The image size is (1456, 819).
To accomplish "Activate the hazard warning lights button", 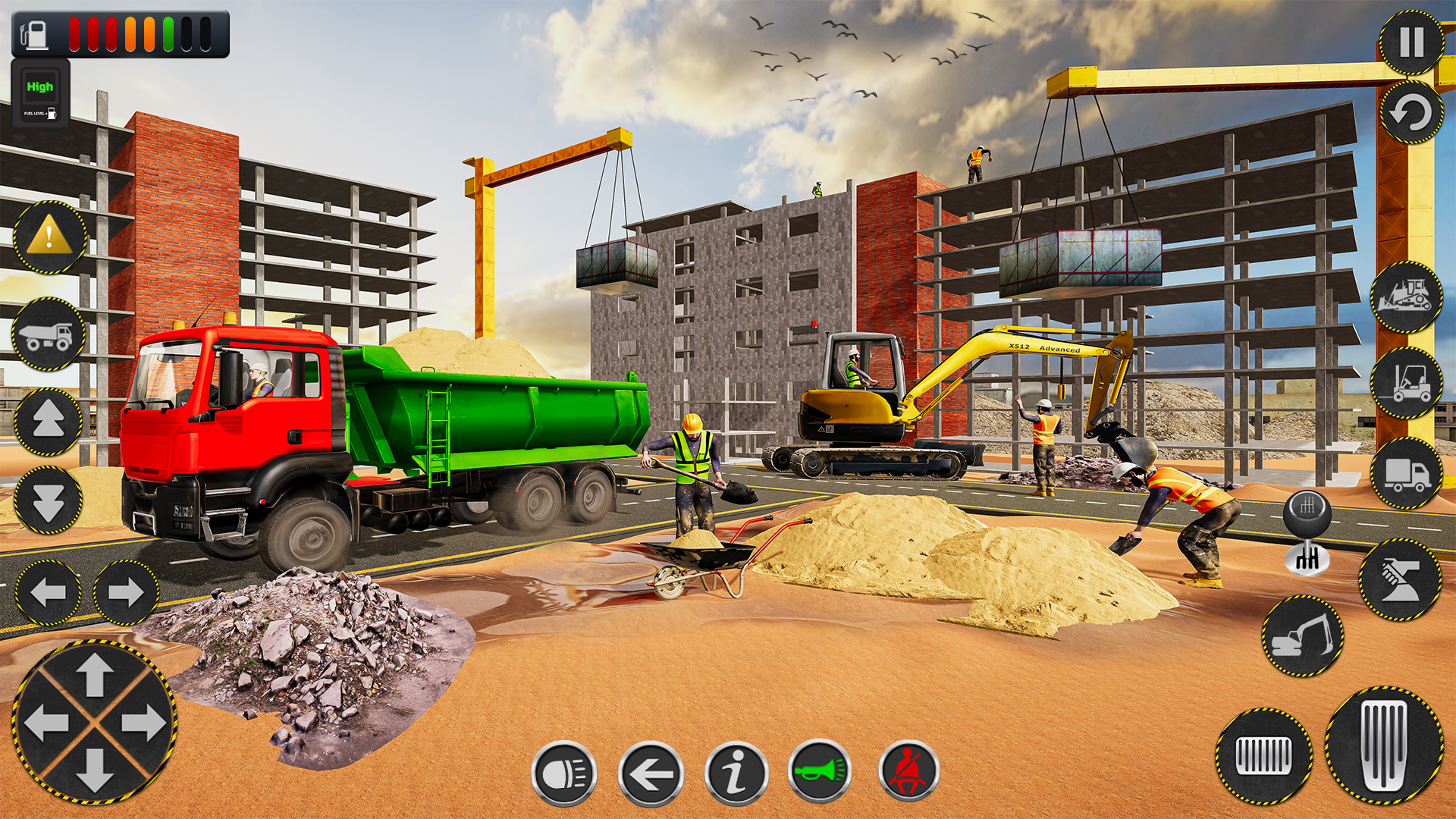I will click(x=50, y=237).
